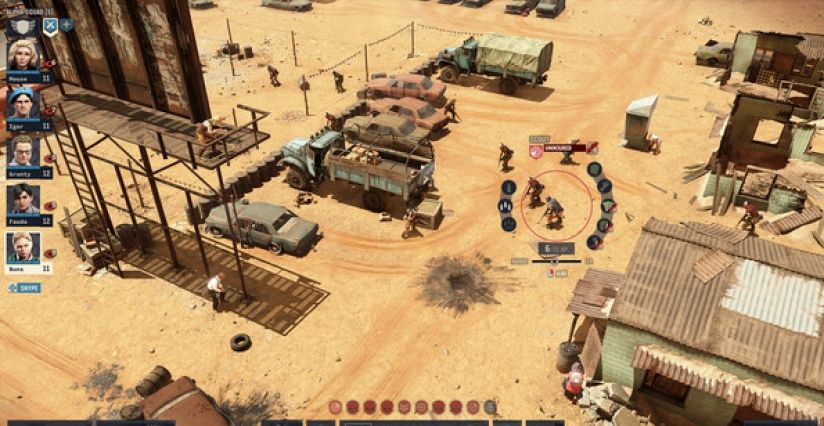Viewport: 824px width, 426px height.
Task: Click the winged shield squad emblem
Action: point(22,26)
